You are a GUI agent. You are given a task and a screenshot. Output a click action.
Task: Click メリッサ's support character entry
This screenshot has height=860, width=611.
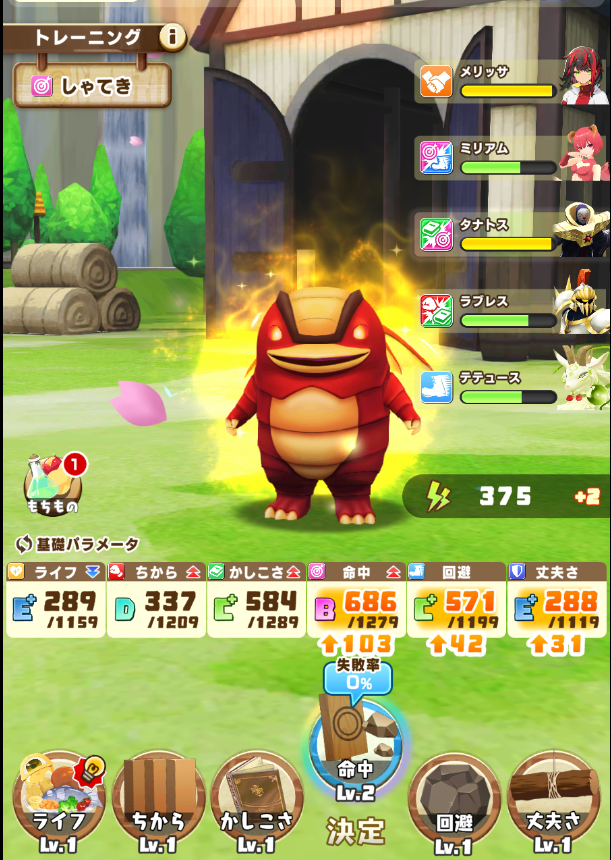click(512, 82)
